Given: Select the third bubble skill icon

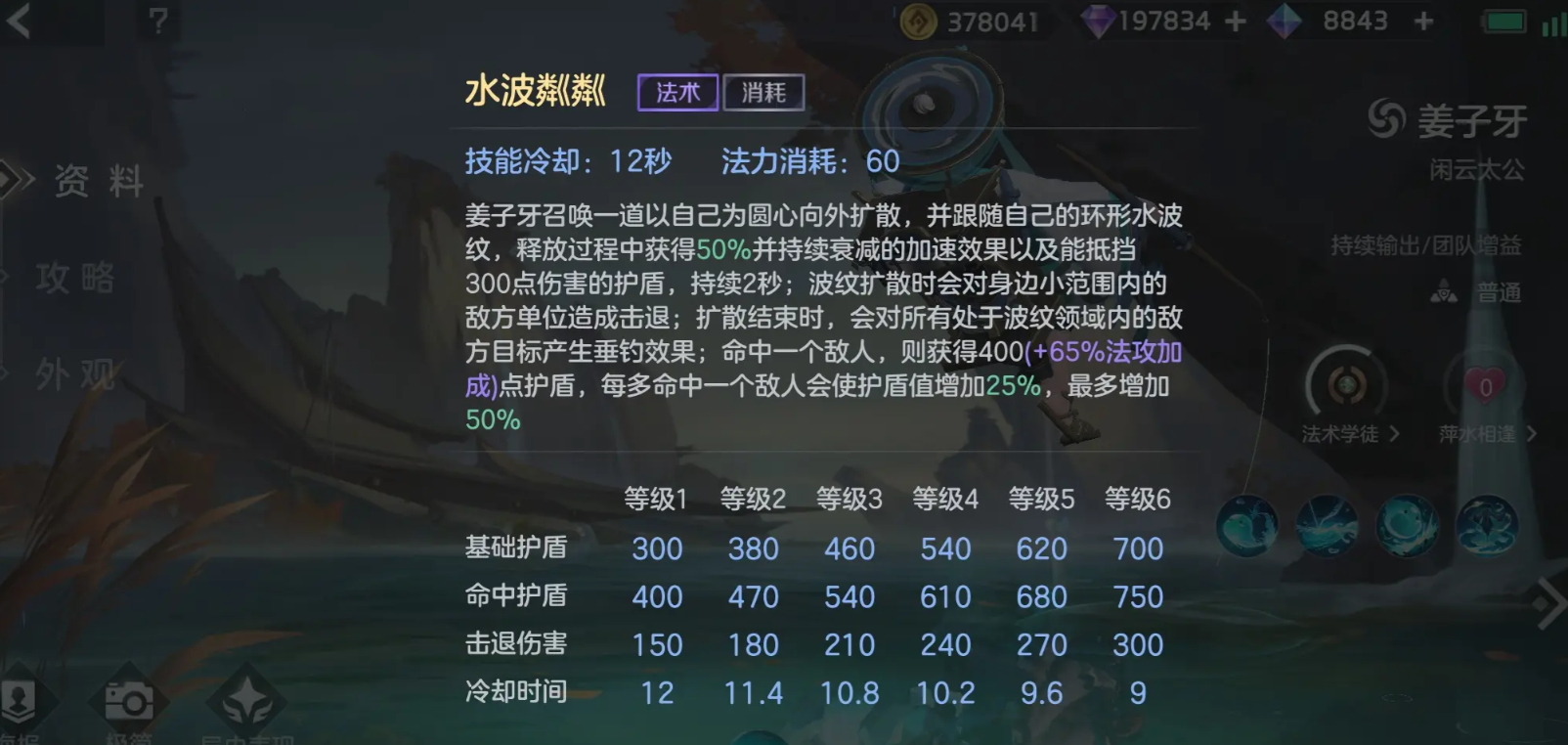Looking at the screenshot, I should click(x=1406, y=526).
